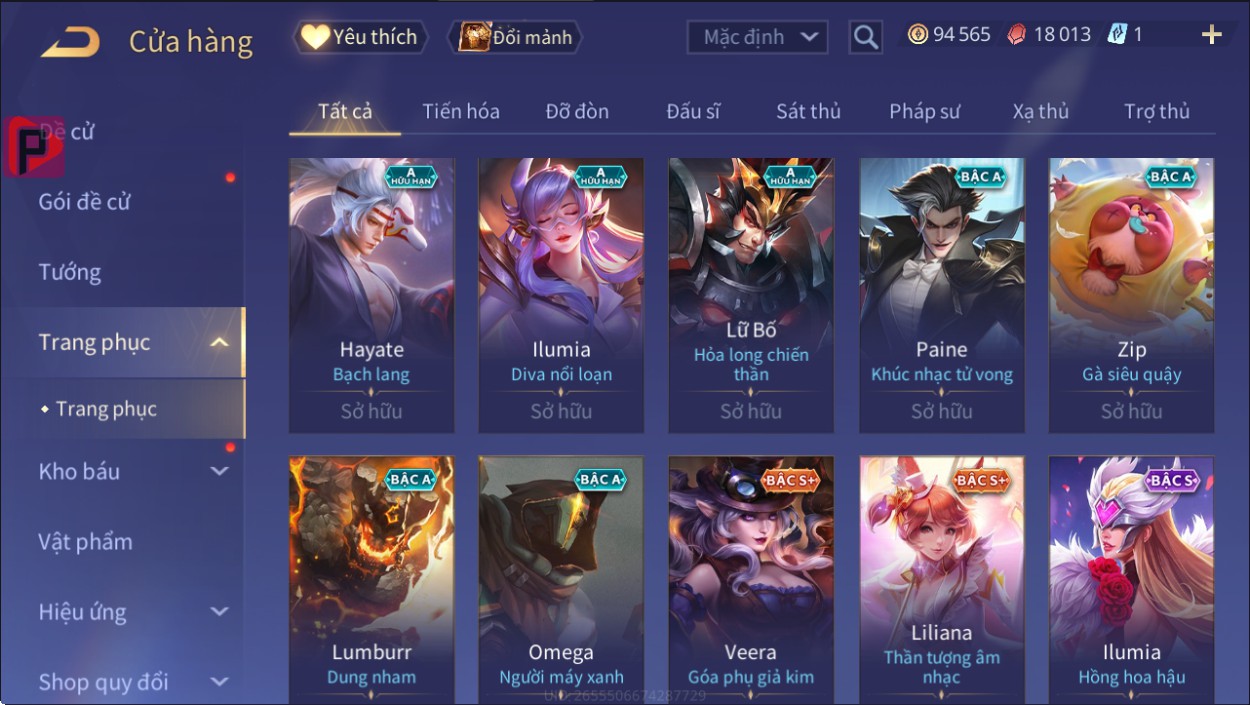Expand the Kho báu menu
The height and width of the screenshot is (705, 1250).
pyautogui.click(x=130, y=472)
